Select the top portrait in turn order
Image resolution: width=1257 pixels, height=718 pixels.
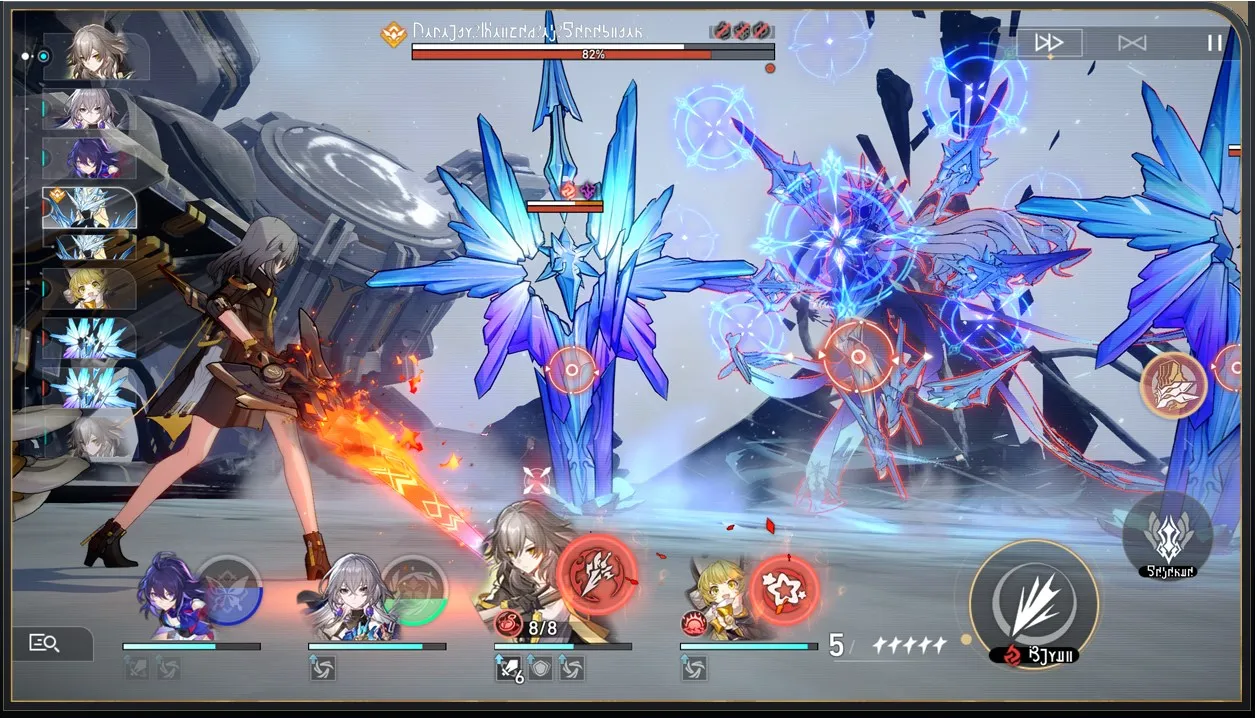coord(97,54)
